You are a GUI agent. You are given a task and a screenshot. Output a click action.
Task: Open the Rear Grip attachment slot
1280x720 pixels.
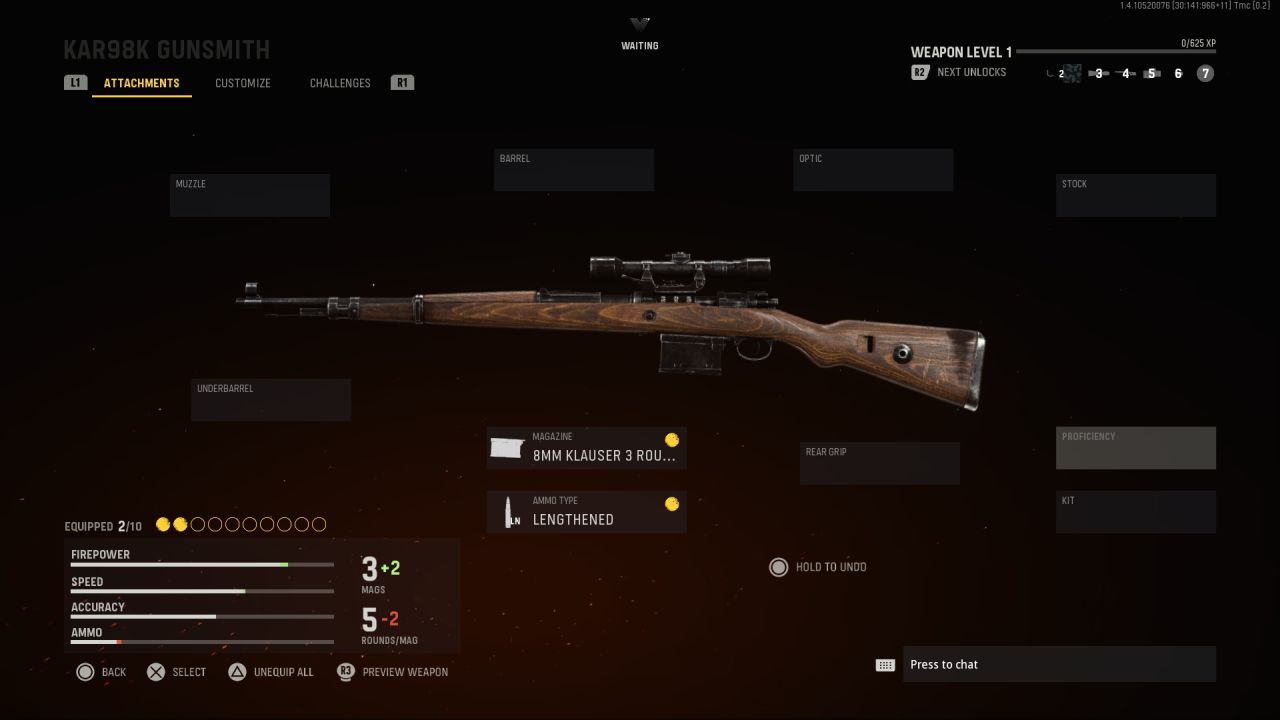click(879, 462)
